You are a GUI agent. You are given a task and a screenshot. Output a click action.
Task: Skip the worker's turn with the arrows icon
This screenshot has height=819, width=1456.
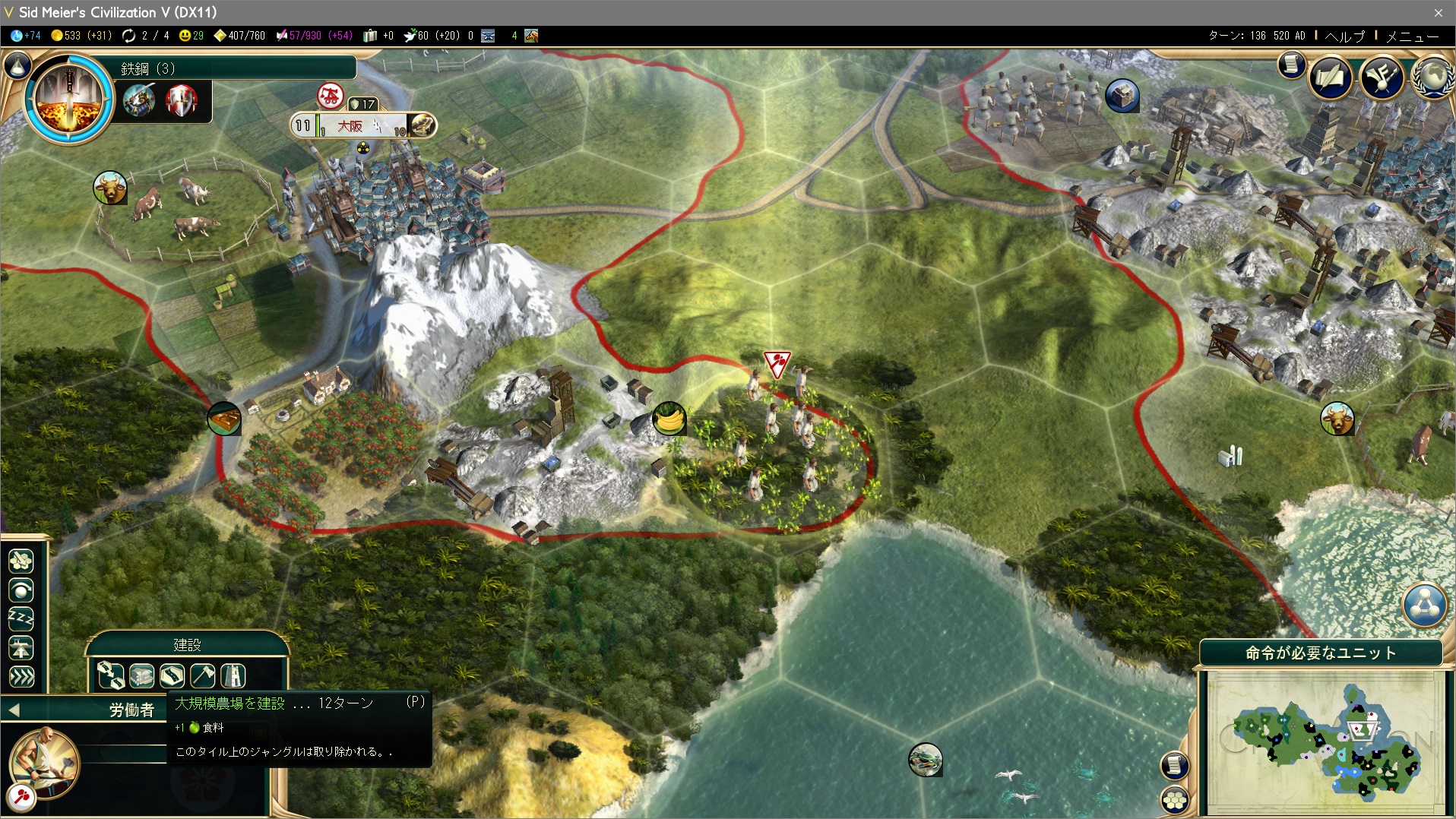[21, 676]
